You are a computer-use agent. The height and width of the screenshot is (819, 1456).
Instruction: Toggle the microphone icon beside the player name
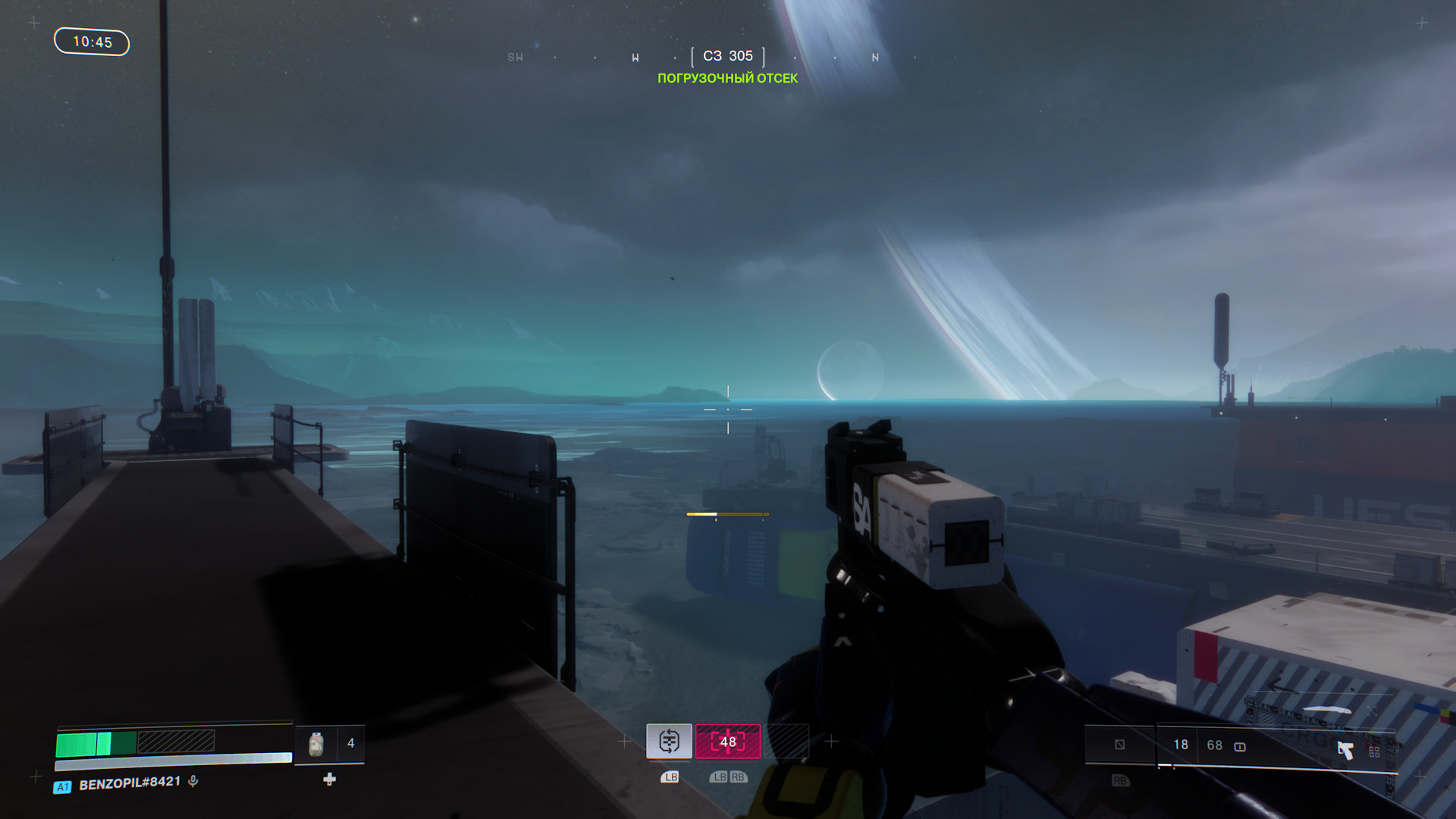193,781
